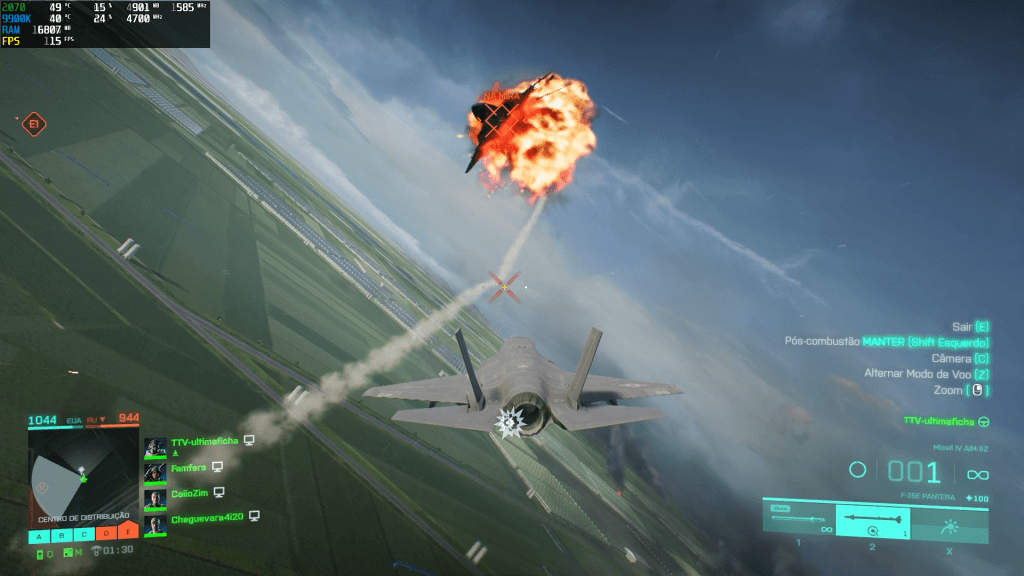Screen dimensions: 1024x576
Task: Select capture point D indicator
Action: [105, 534]
